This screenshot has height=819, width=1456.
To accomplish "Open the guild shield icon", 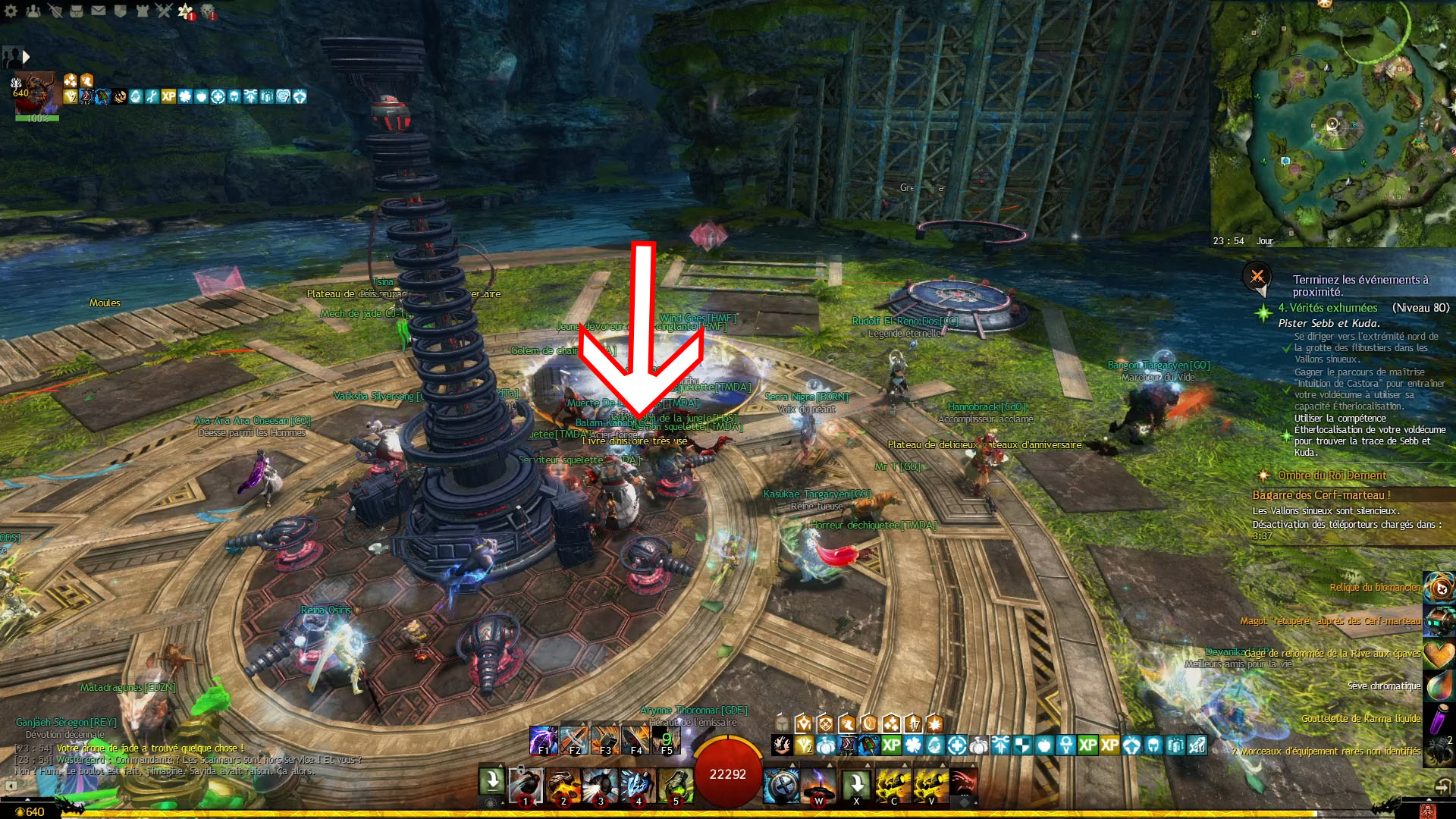I will point(120,11).
